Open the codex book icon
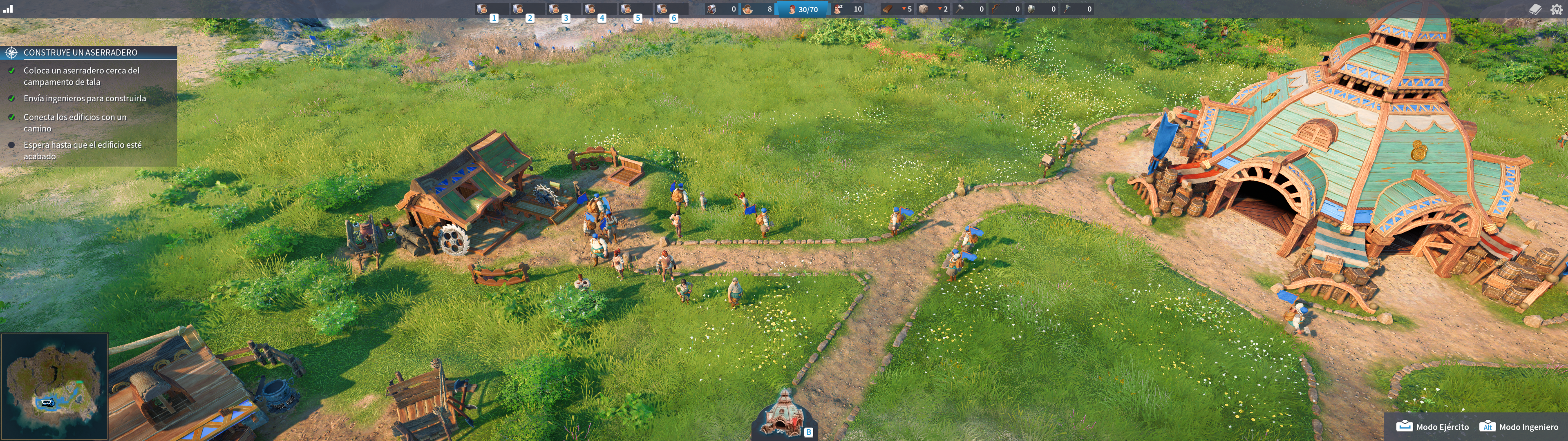Image resolution: width=1568 pixels, height=441 pixels. [x=1534, y=9]
